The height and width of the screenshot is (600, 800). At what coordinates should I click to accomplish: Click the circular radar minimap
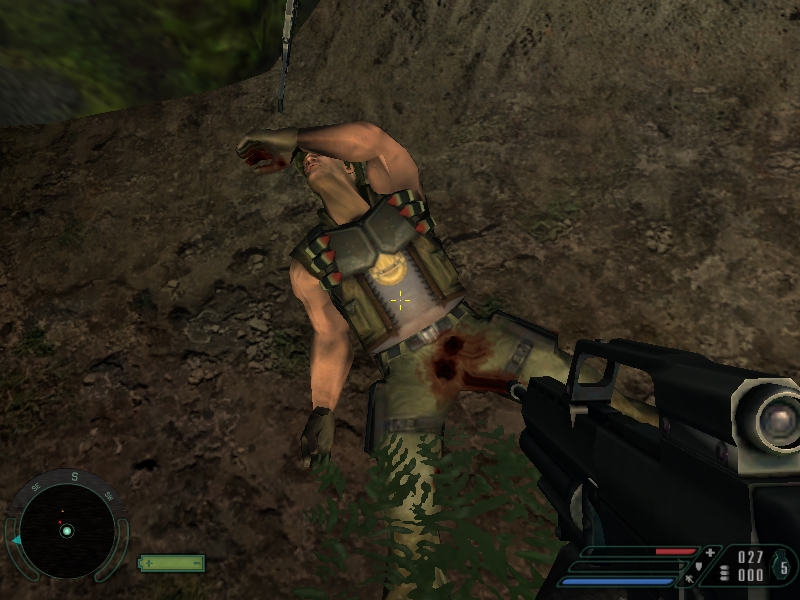click(67, 529)
